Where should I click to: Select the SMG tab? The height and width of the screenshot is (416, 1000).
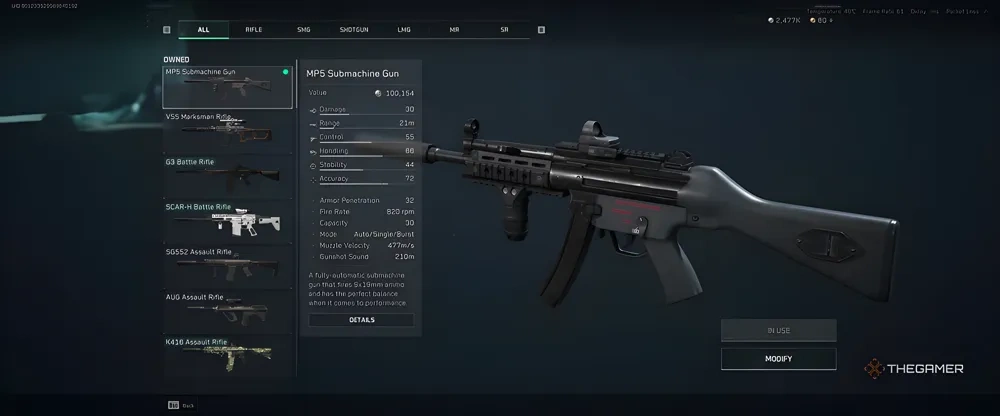304,30
